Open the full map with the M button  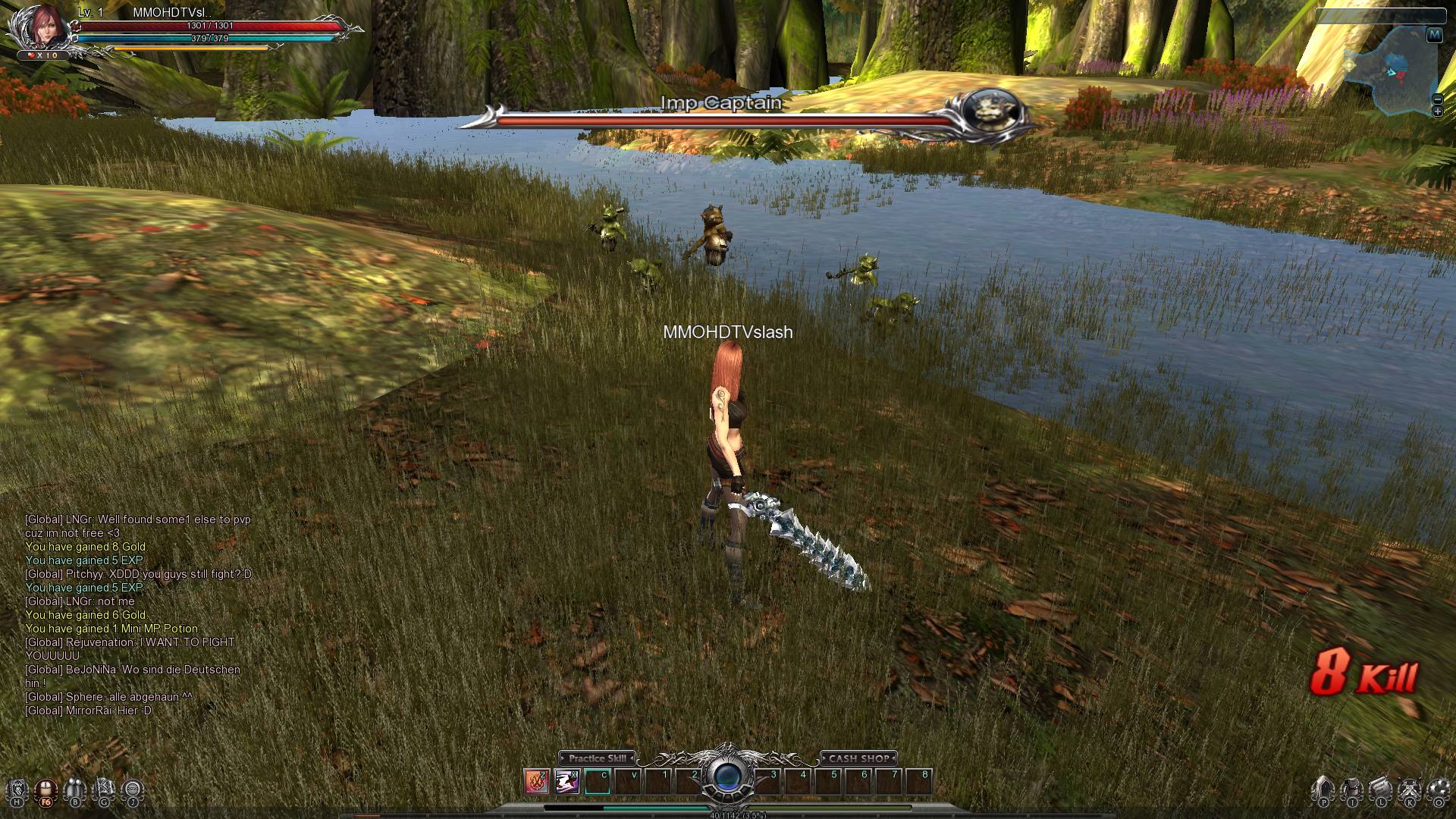click(x=1434, y=35)
